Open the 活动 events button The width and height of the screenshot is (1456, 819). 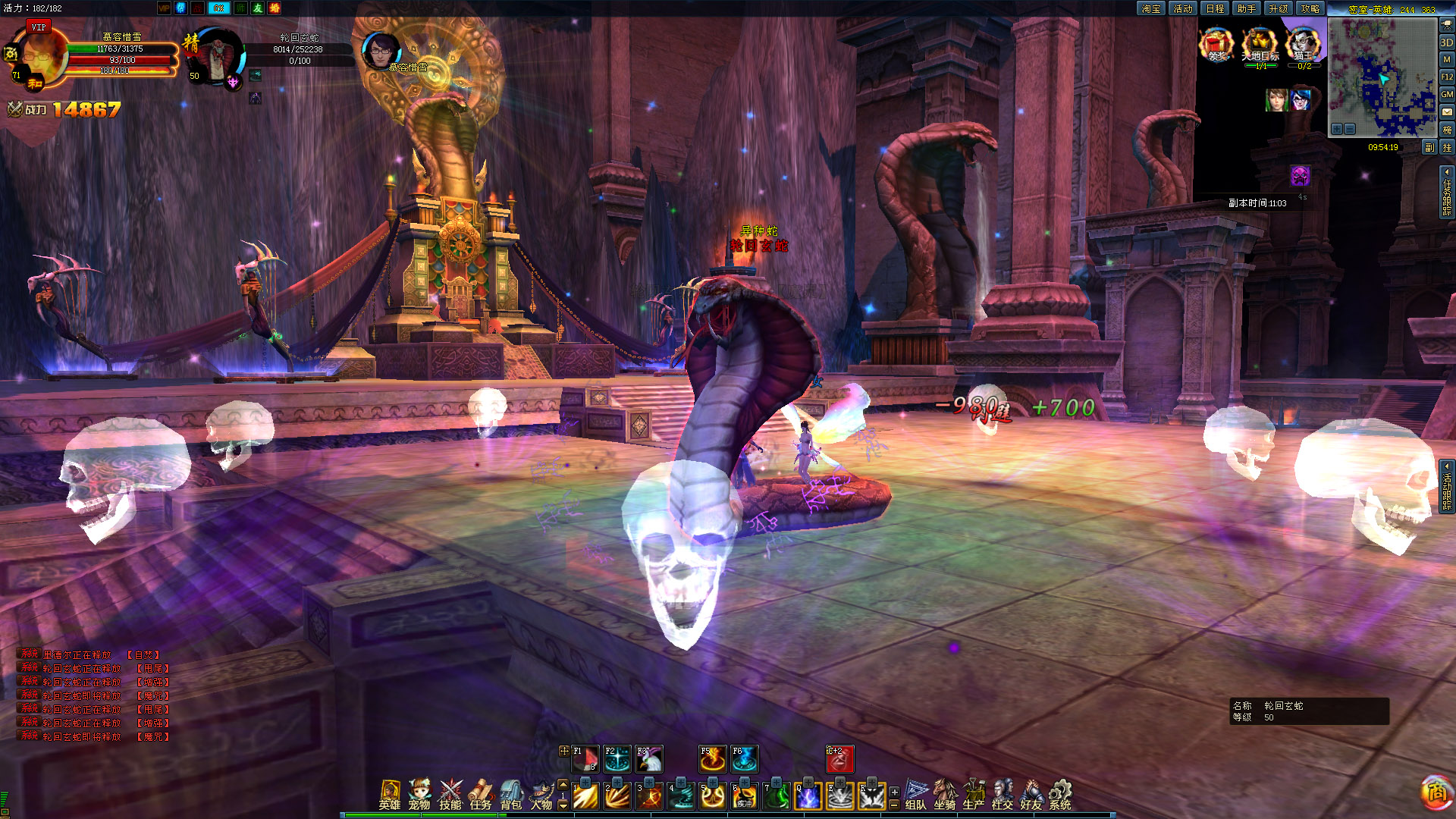coord(1183,8)
